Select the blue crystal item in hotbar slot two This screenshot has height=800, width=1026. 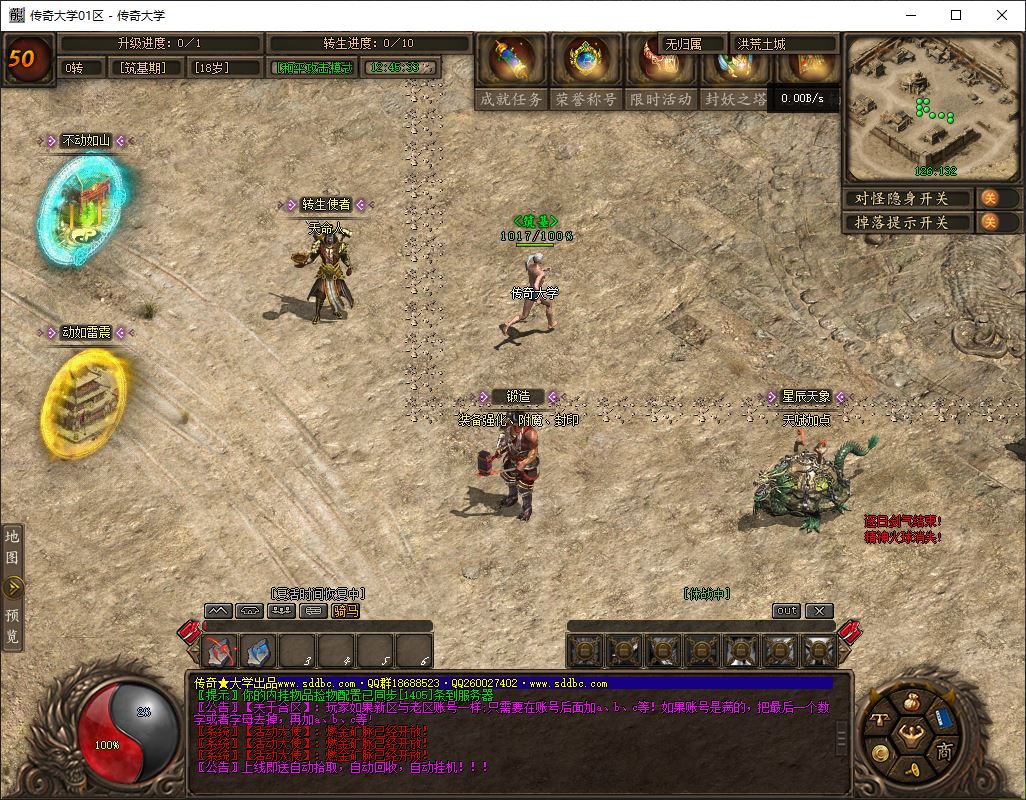pos(259,652)
